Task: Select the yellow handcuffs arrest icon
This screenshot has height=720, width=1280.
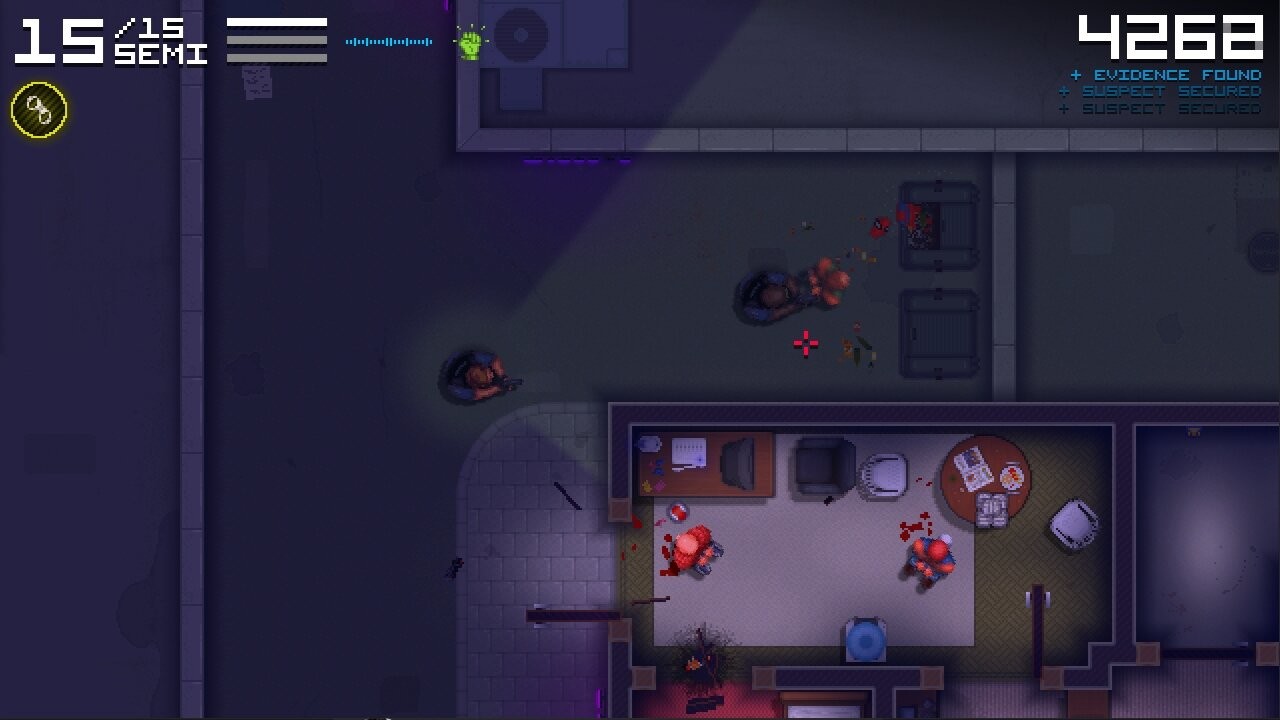Action: [x=37, y=111]
